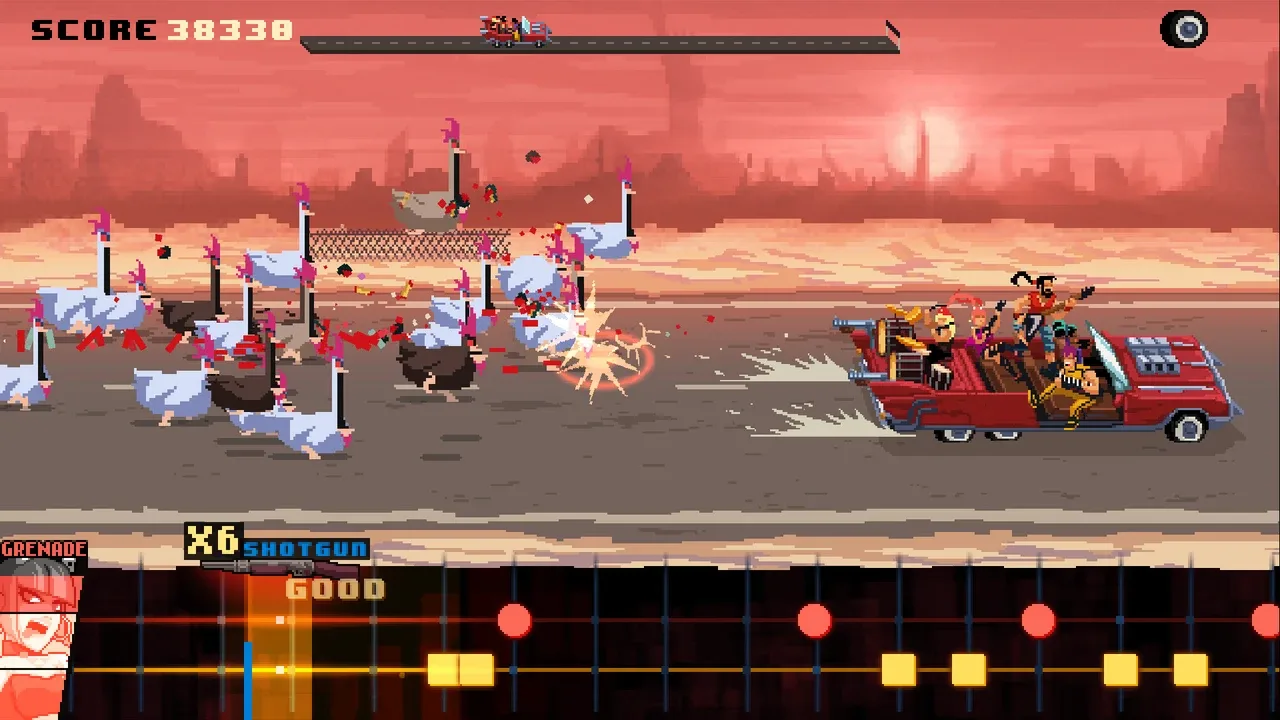Click the camera recording icon top right
Screen dimensions: 1280x720
pos(1184,27)
